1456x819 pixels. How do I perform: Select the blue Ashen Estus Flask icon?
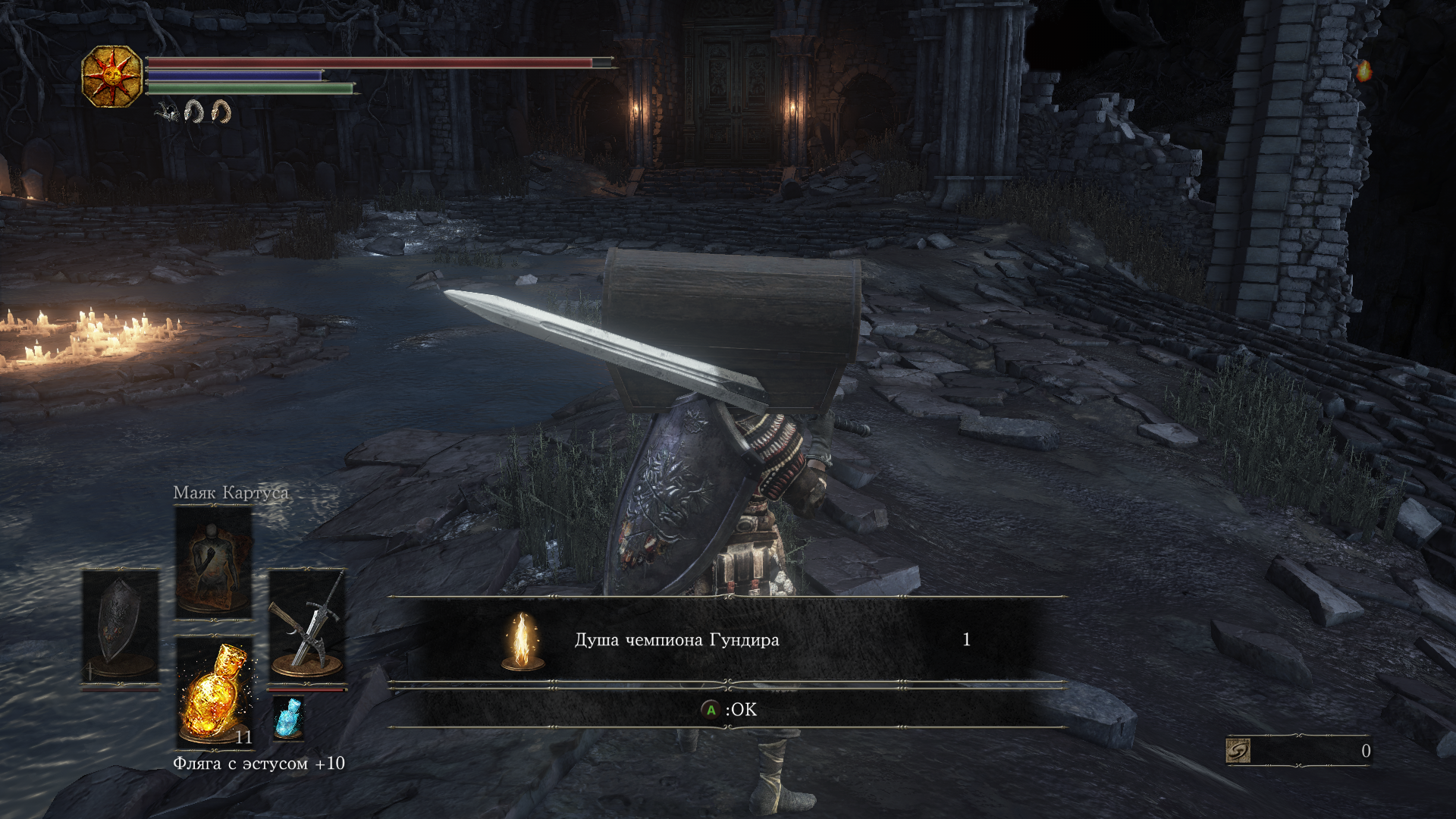click(288, 717)
